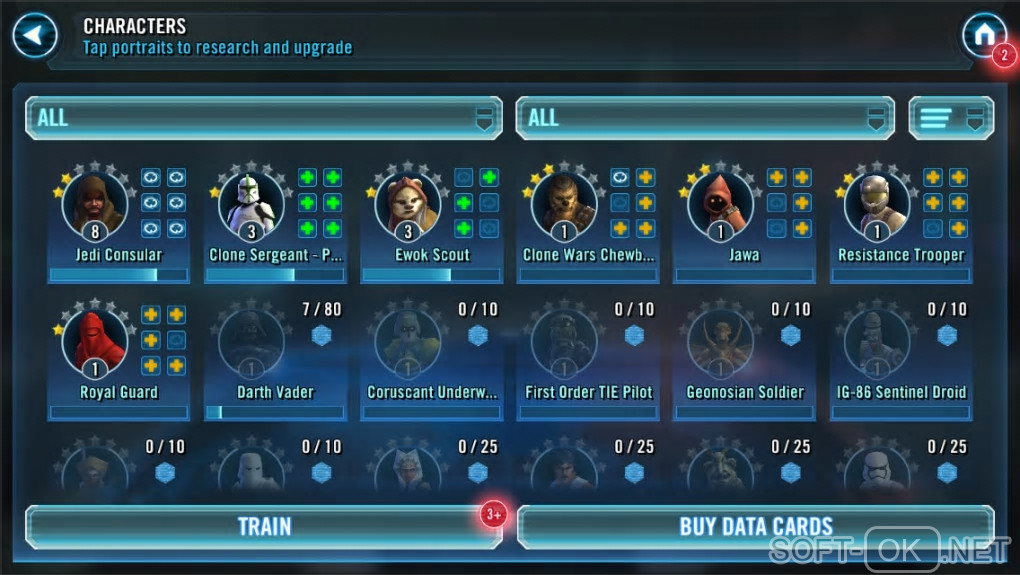Return to the home screen
Image resolution: width=1020 pixels, height=575 pixels.
pos(983,35)
